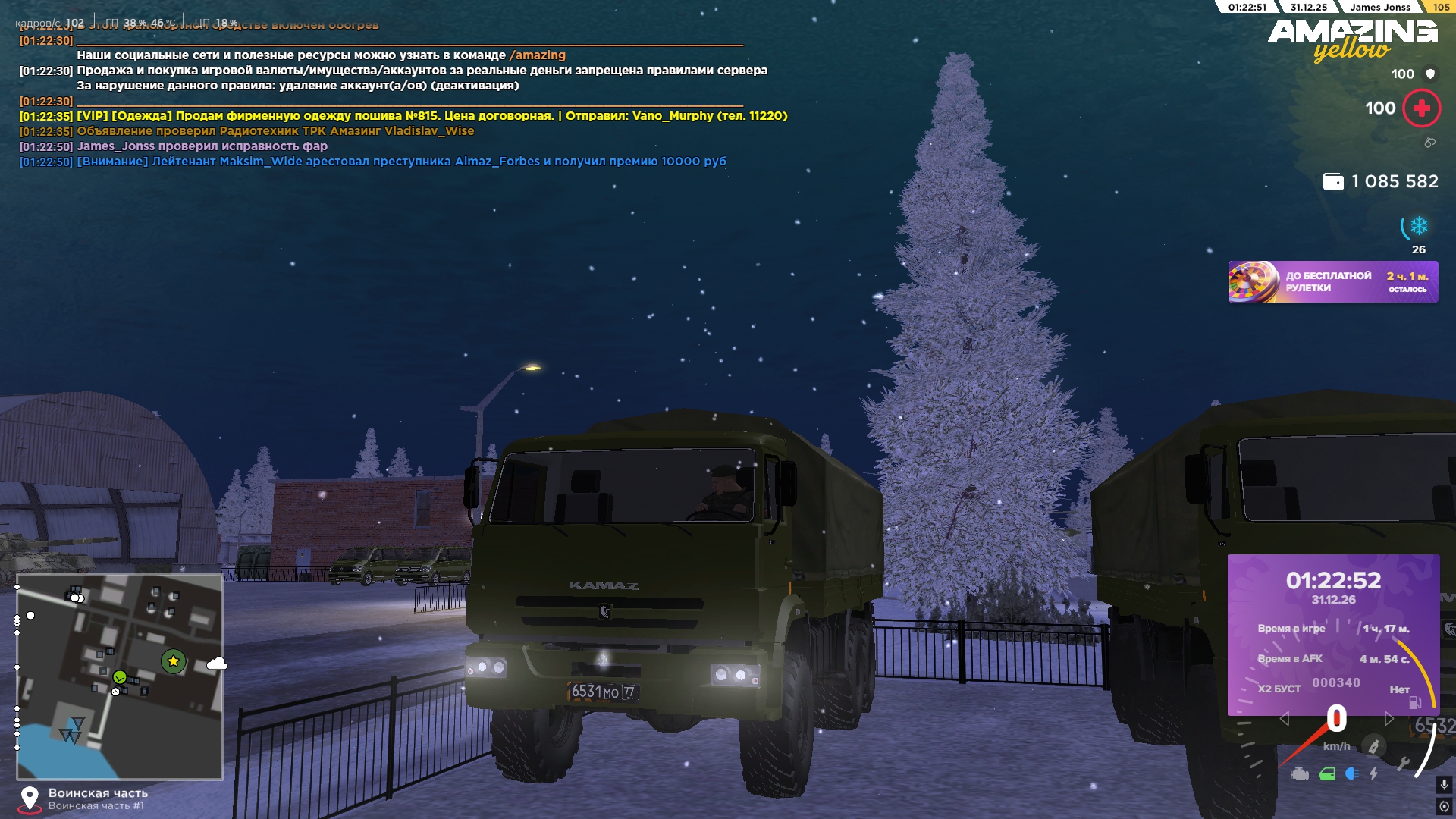
Task: Toggle the microphone voice chat button
Action: [x=1444, y=785]
